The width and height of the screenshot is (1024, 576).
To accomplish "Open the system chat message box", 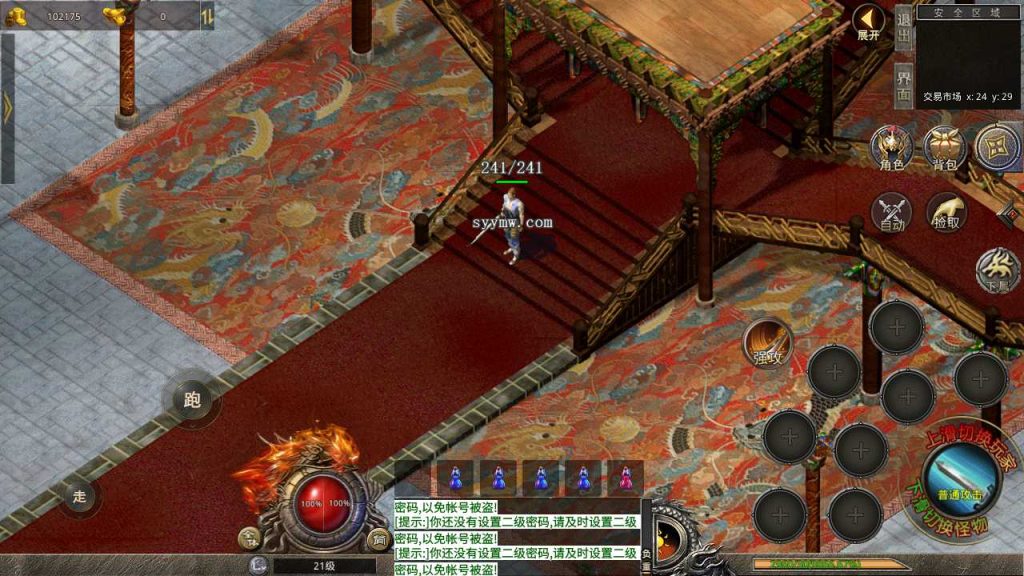I will point(516,537).
